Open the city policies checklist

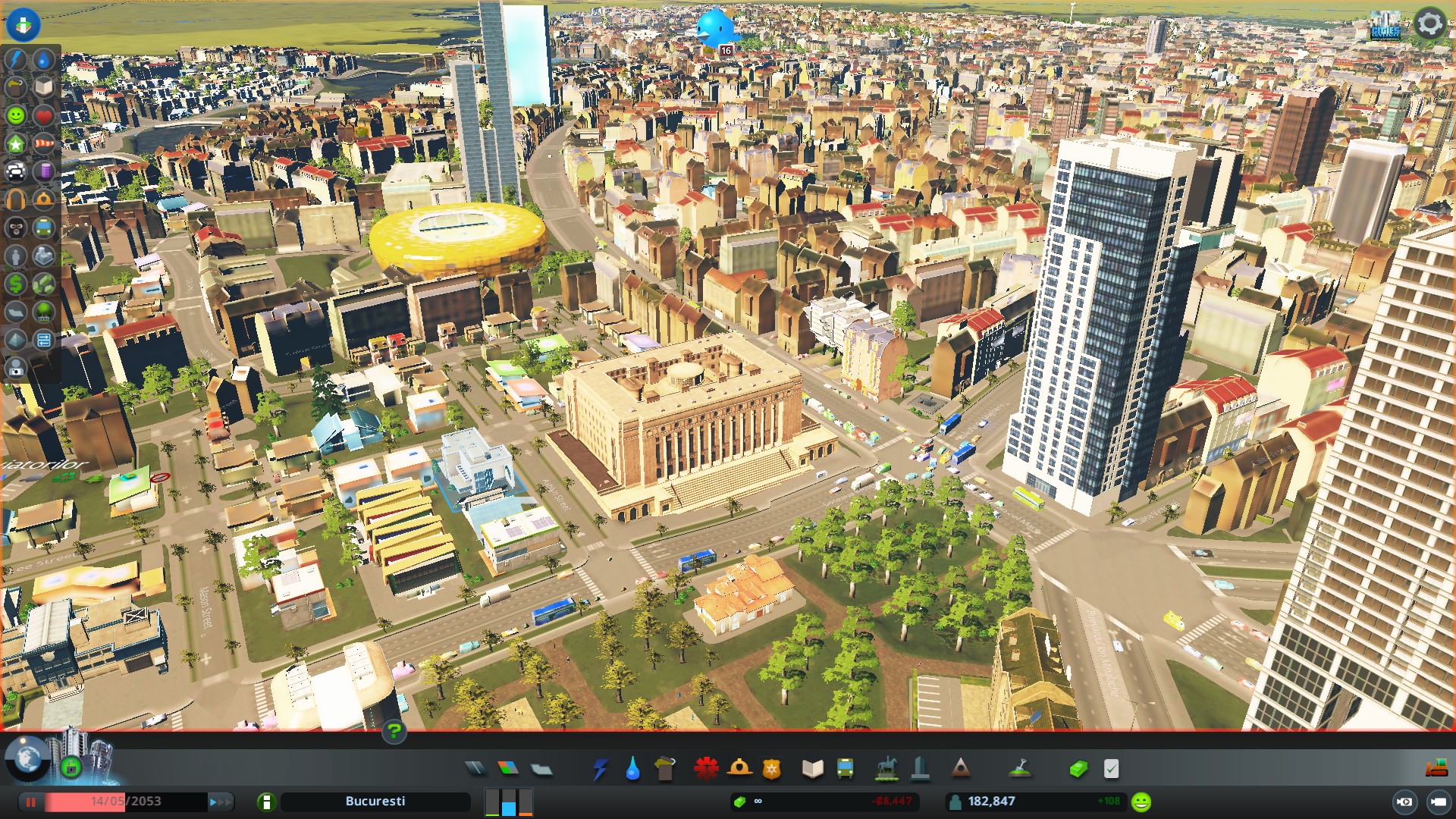(1111, 769)
